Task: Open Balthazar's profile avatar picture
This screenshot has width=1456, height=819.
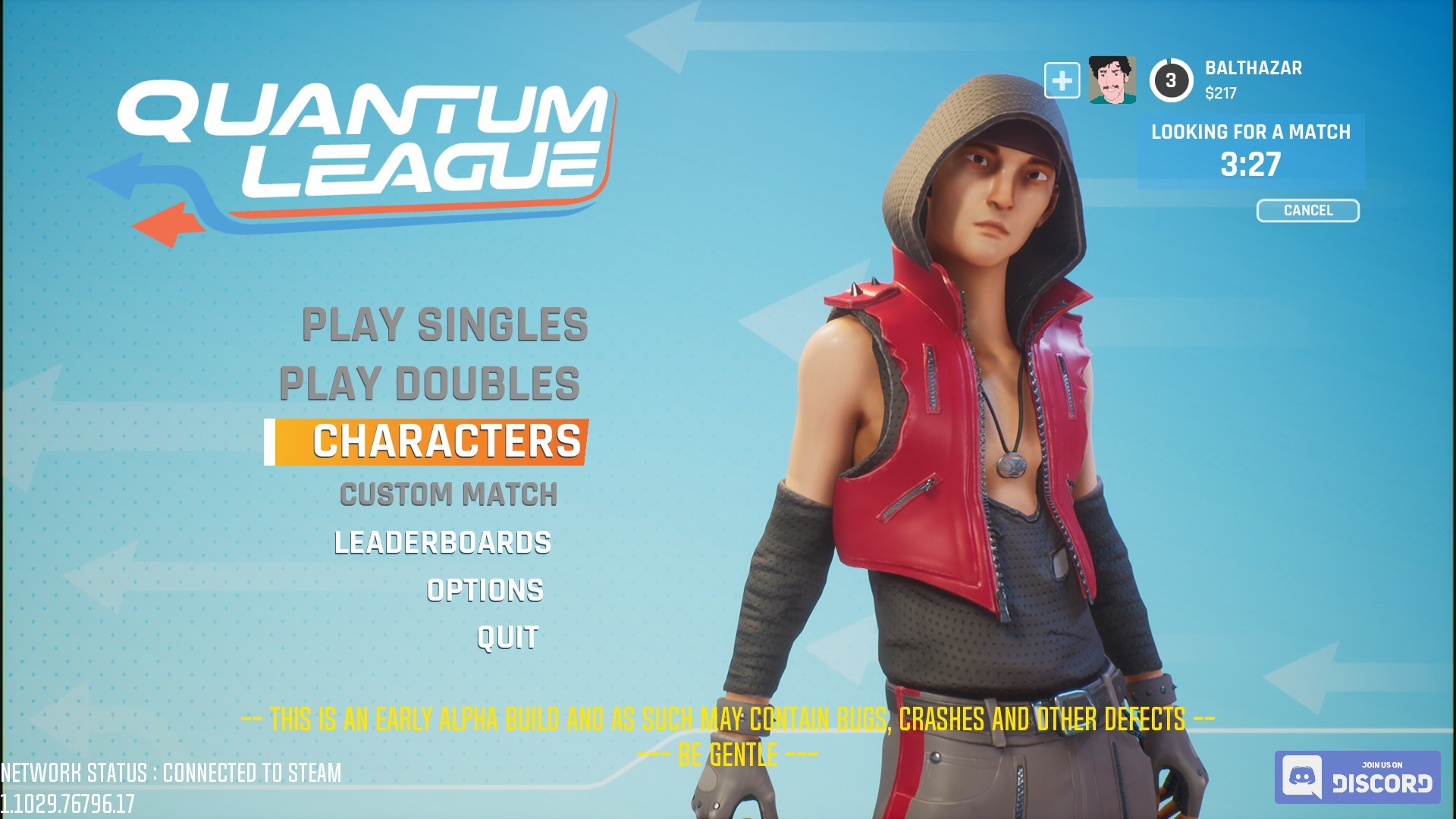Action: [x=1110, y=79]
